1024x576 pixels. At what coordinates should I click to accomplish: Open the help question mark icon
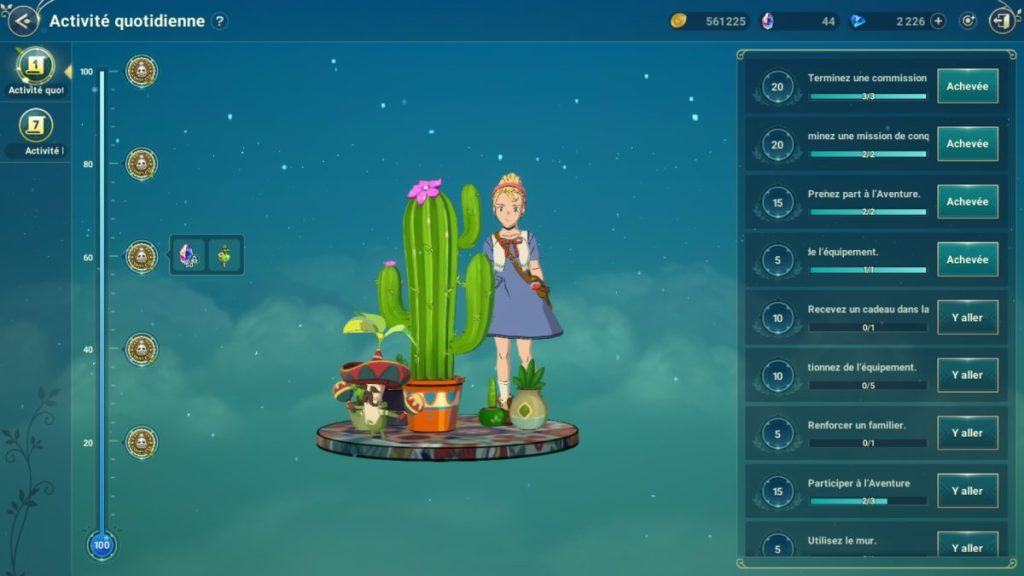point(220,21)
